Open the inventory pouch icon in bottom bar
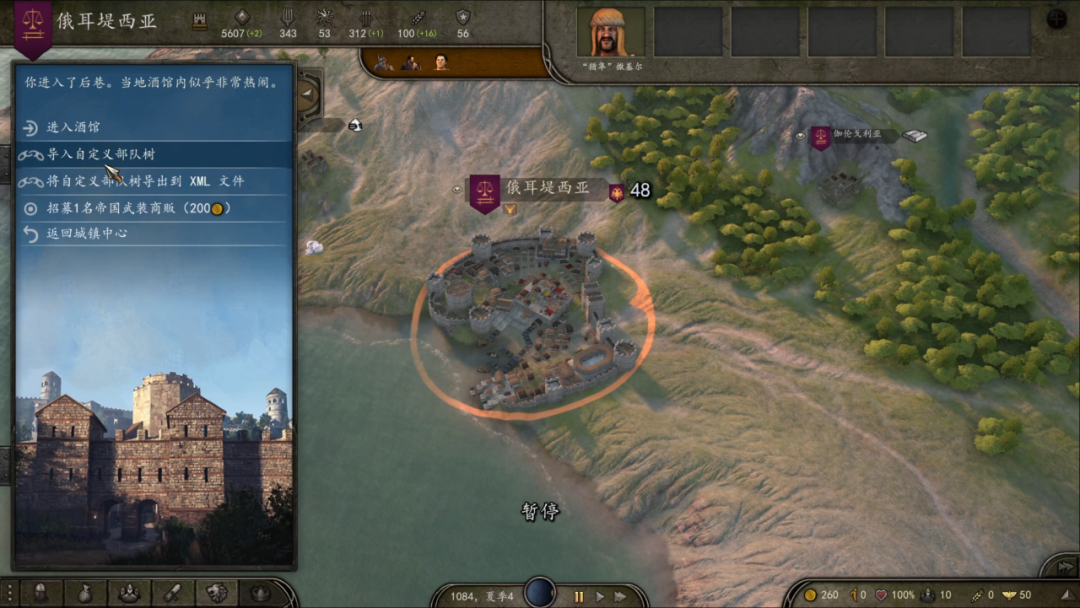This screenshot has height=608, width=1080. tap(85, 592)
